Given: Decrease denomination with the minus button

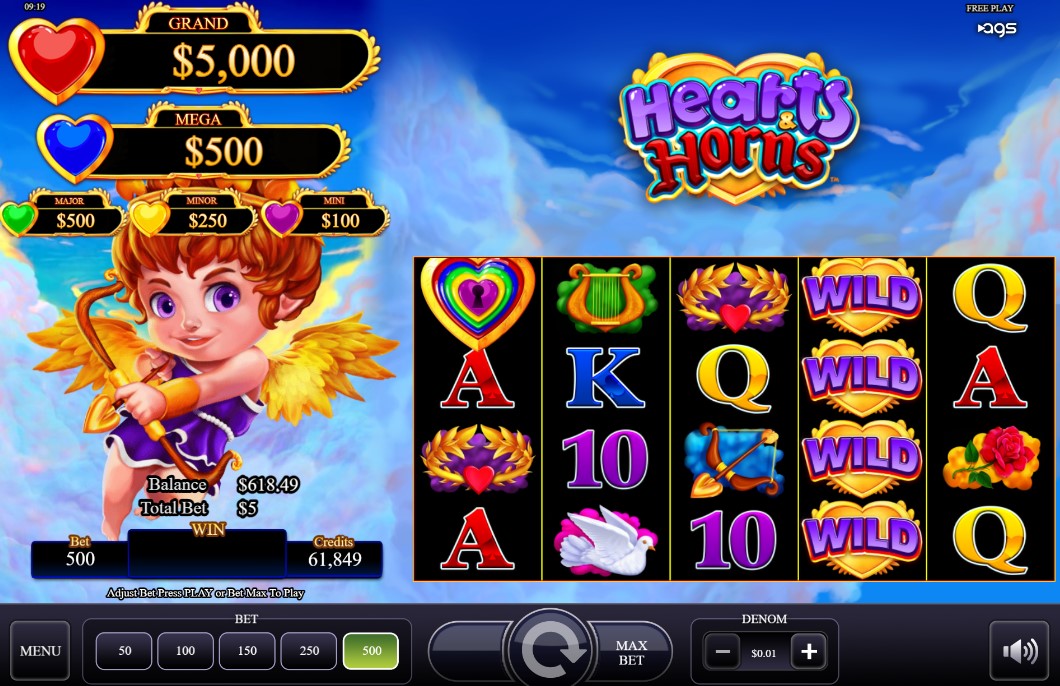Looking at the screenshot, I should pyautogui.click(x=721, y=653).
